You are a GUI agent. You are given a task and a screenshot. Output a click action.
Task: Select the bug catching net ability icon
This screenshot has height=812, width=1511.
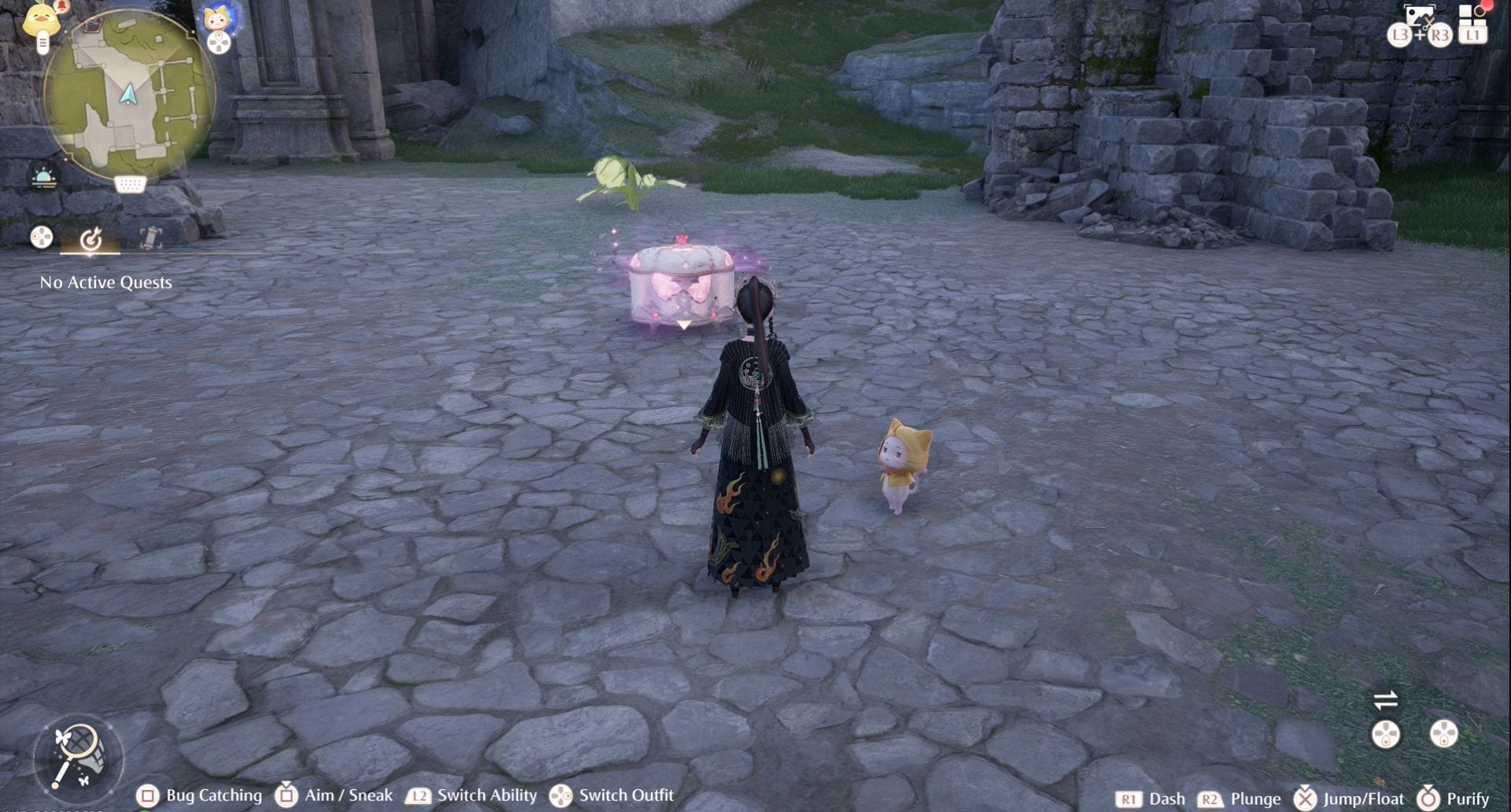78,756
